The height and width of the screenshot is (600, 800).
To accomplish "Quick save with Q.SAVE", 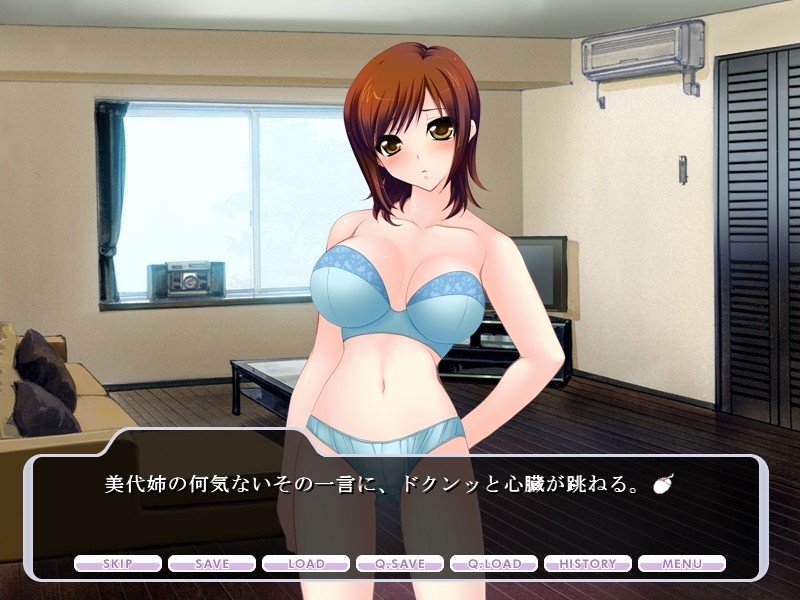I will (x=400, y=564).
